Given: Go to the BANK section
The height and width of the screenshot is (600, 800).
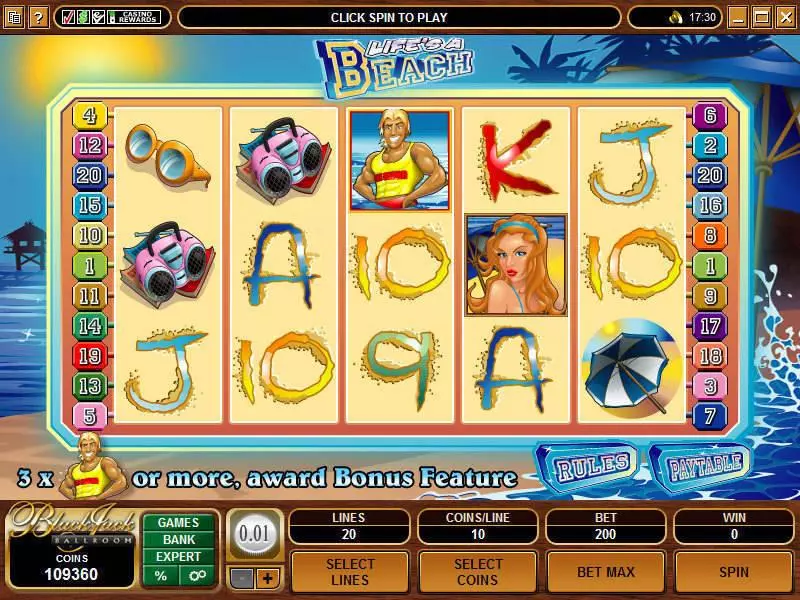Looking at the screenshot, I should tap(178, 540).
